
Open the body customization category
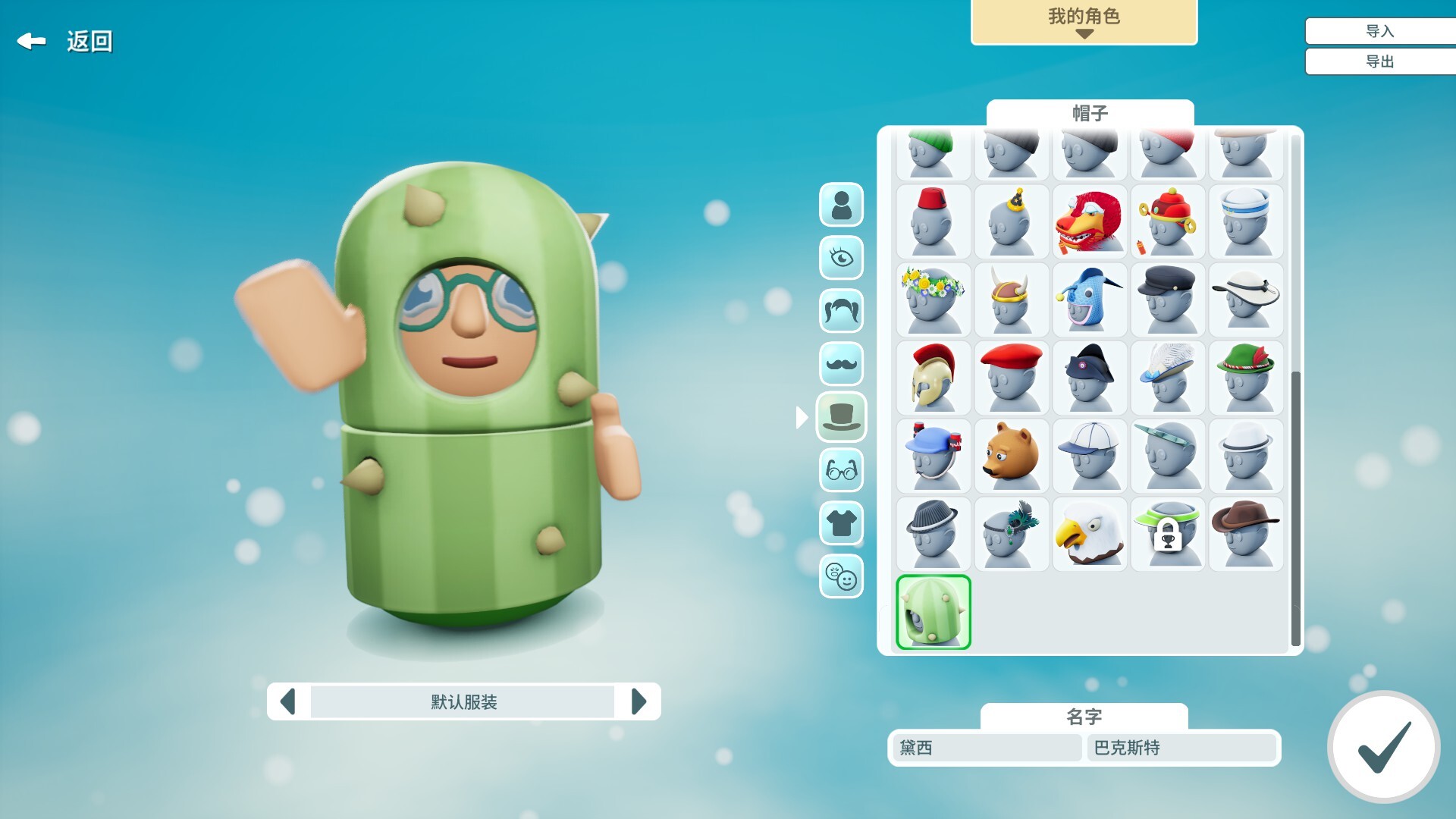tap(842, 204)
